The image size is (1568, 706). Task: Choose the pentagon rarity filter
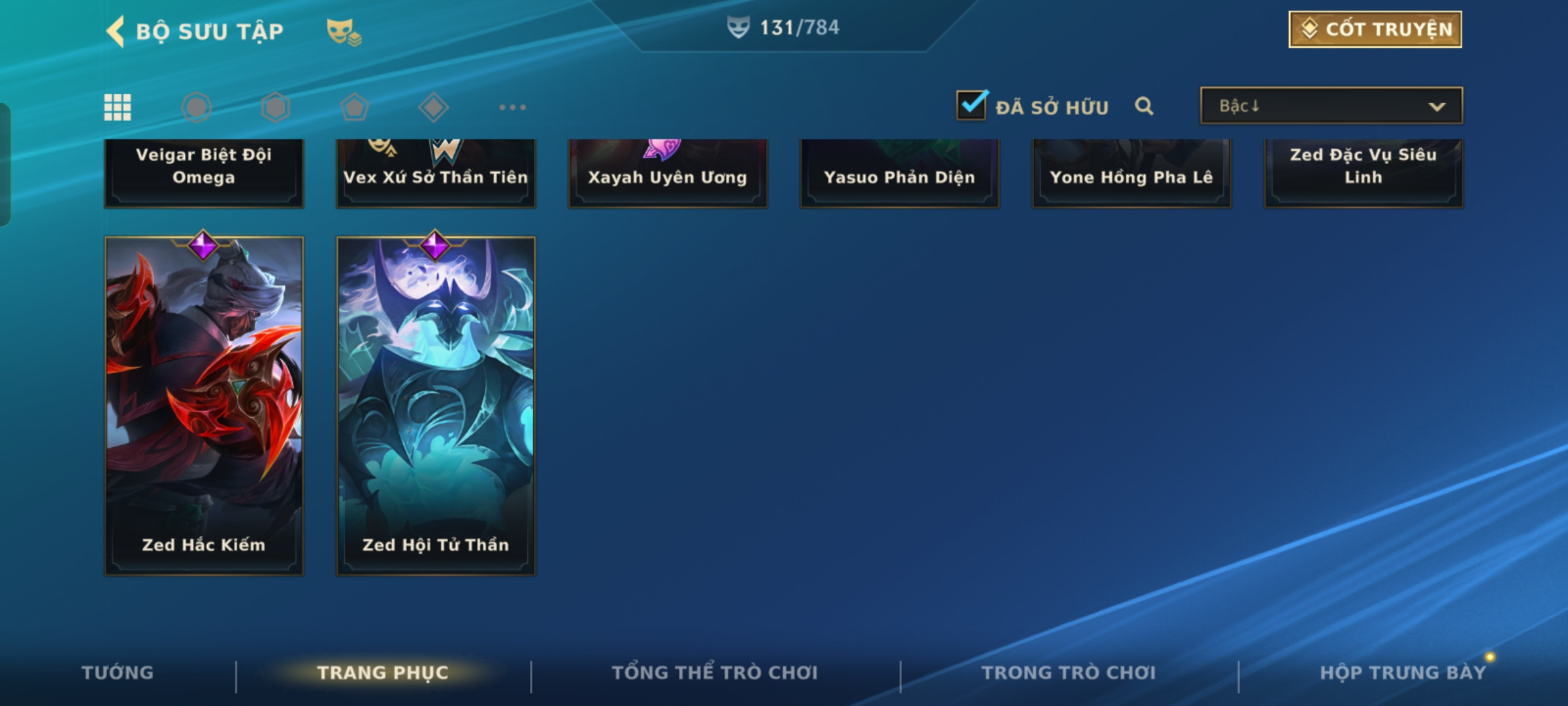coord(354,107)
